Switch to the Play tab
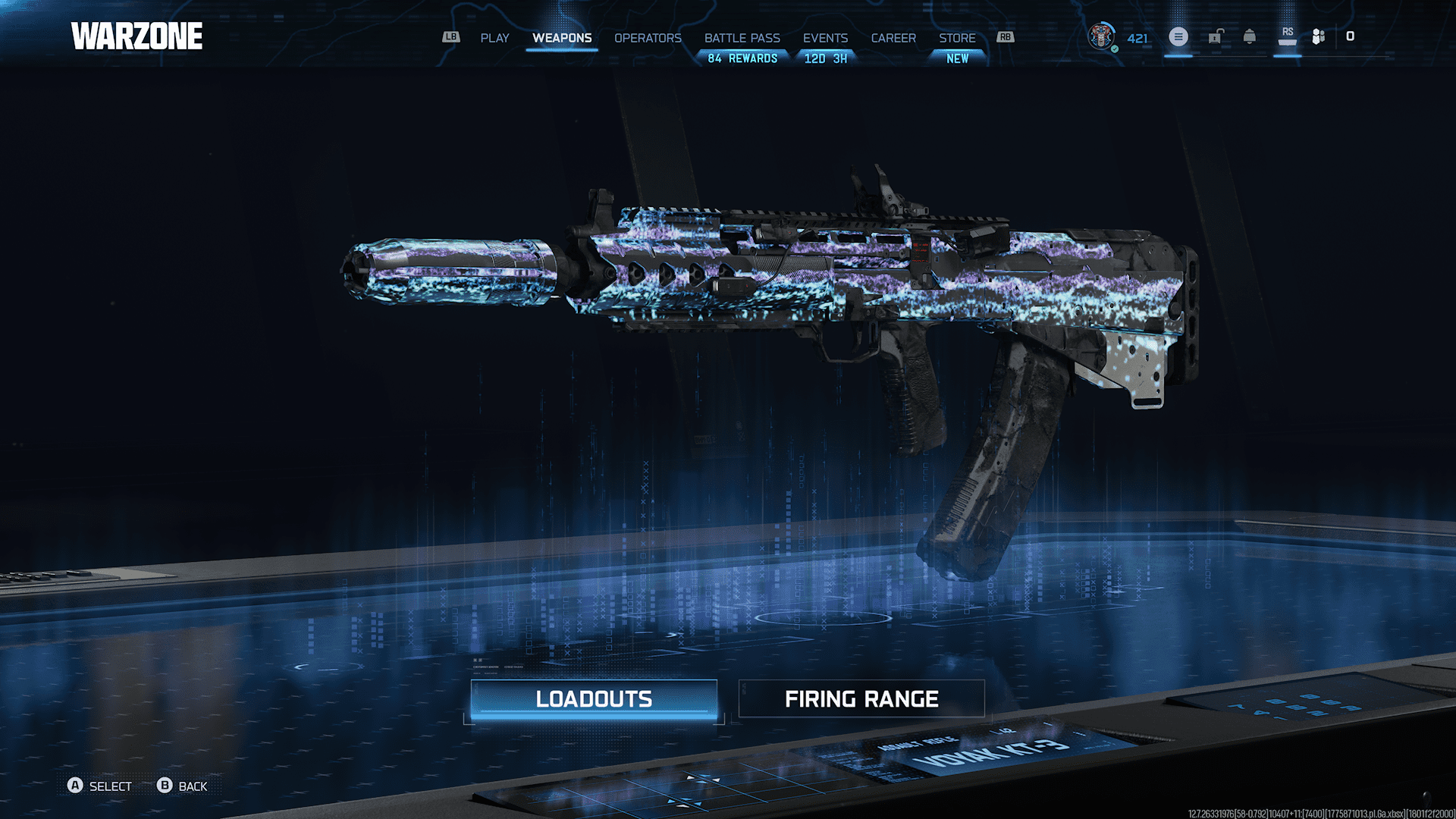 point(494,38)
